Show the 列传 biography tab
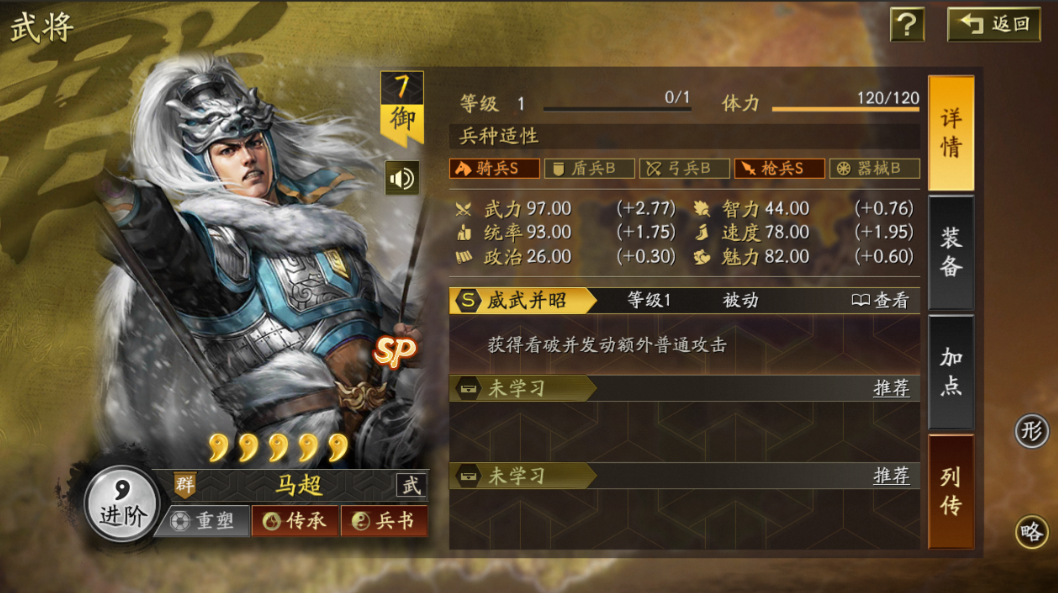This screenshot has width=1058, height=593. click(951, 491)
